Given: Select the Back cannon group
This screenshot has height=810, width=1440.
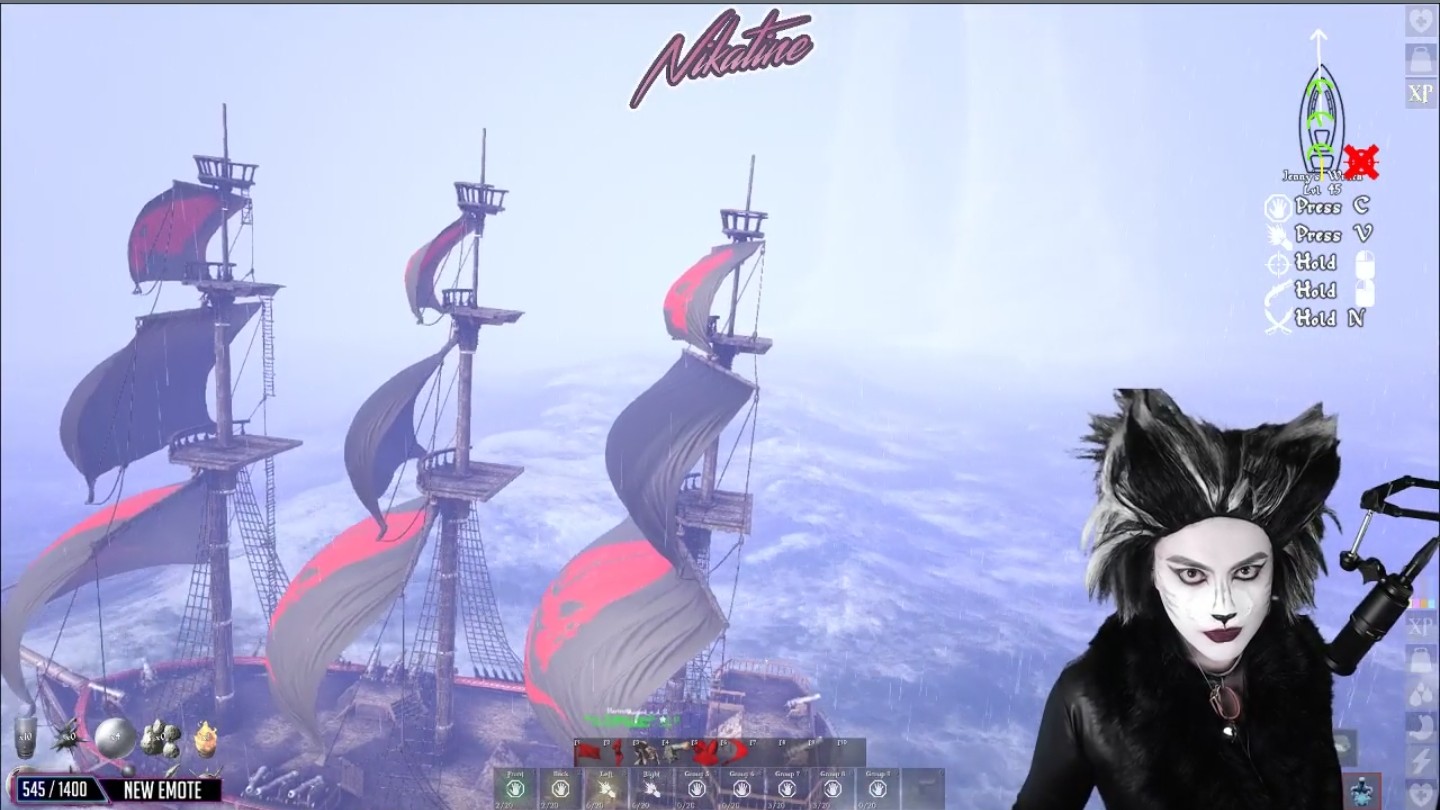Looking at the screenshot, I should 560,788.
